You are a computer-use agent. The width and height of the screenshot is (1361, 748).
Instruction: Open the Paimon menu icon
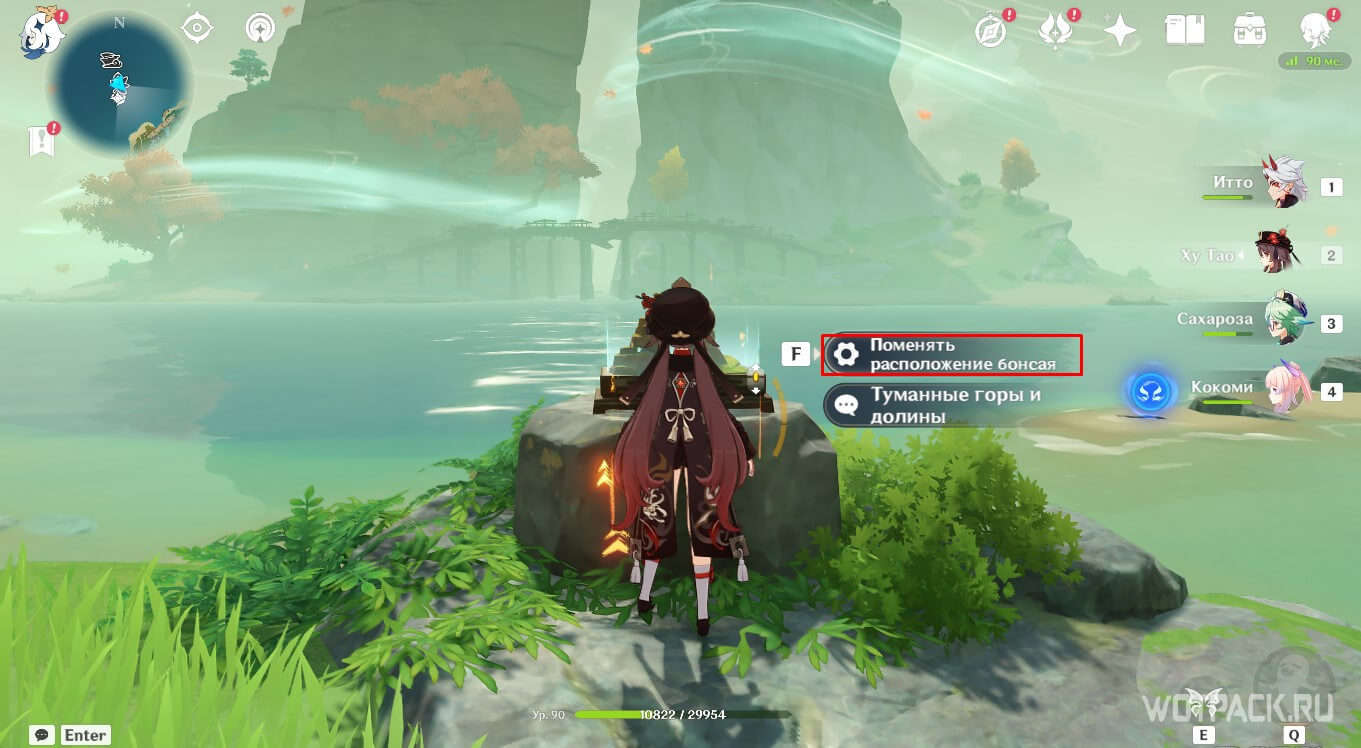pos(40,32)
